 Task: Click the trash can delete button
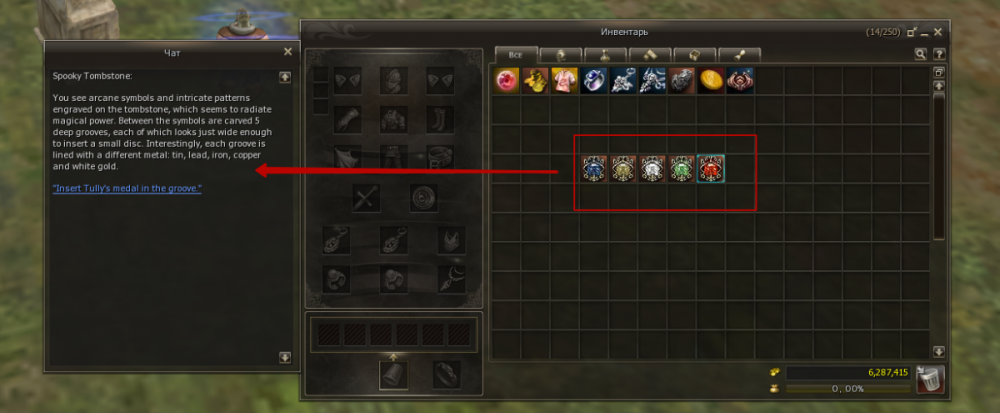point(930,380)
